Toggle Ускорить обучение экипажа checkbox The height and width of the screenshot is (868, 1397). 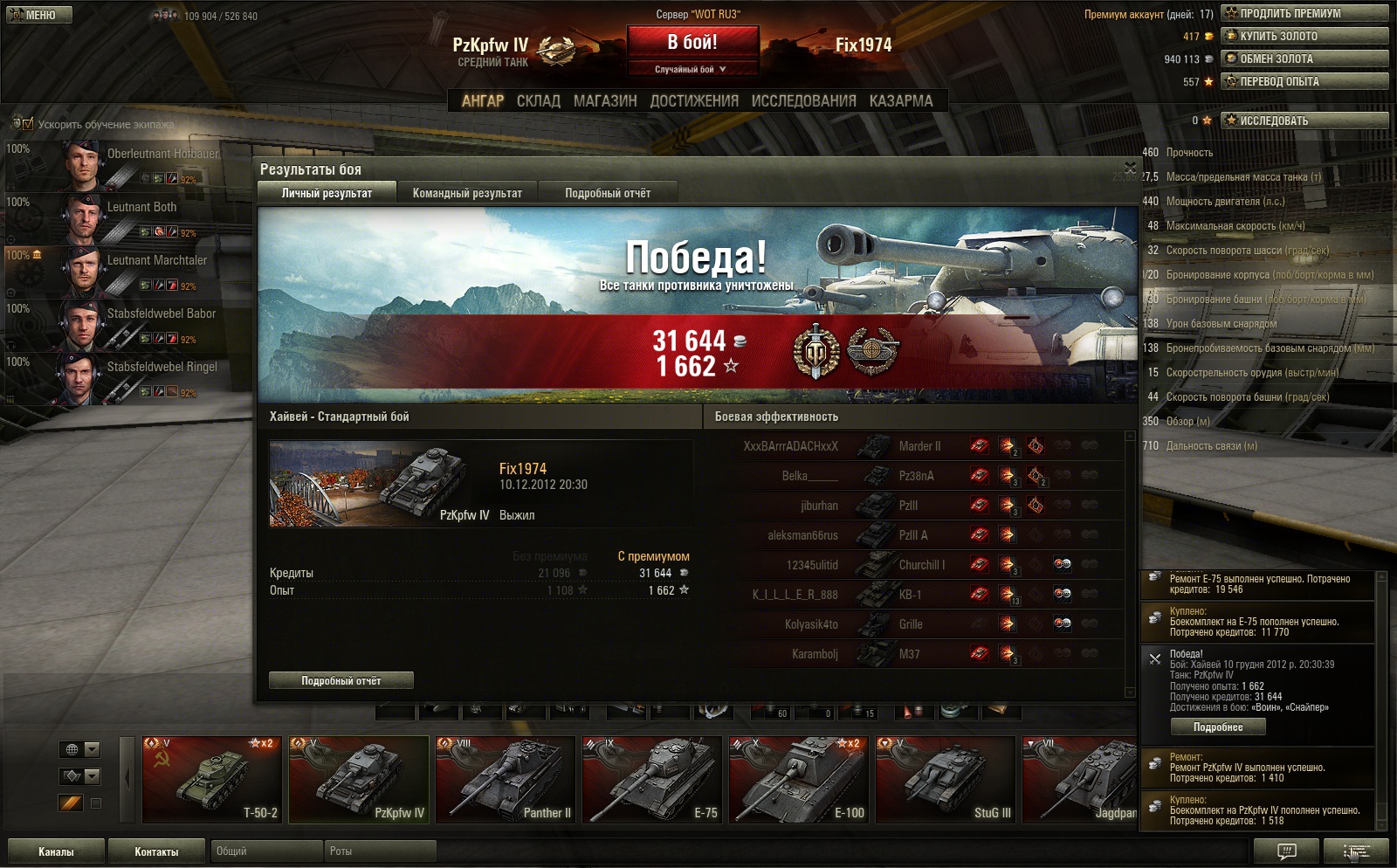click(x=28, y=124)
